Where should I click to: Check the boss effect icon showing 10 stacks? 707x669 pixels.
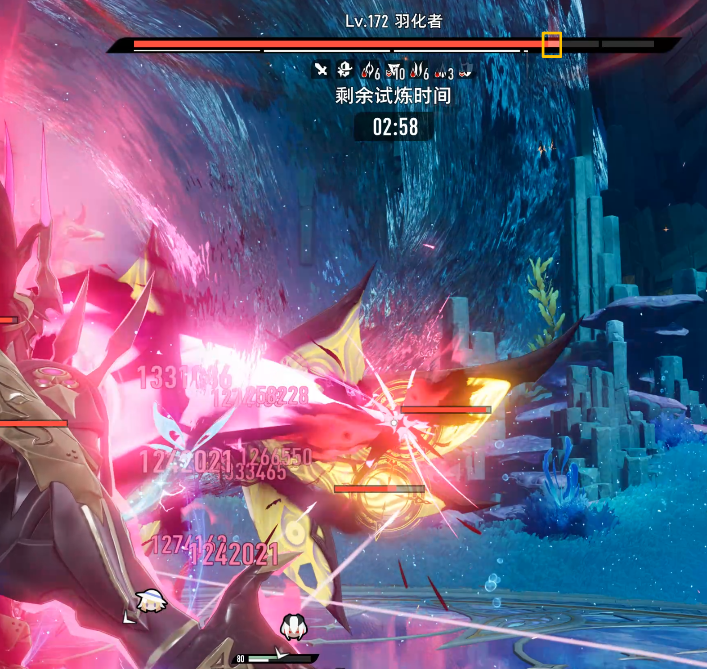(x=394, y=71)
